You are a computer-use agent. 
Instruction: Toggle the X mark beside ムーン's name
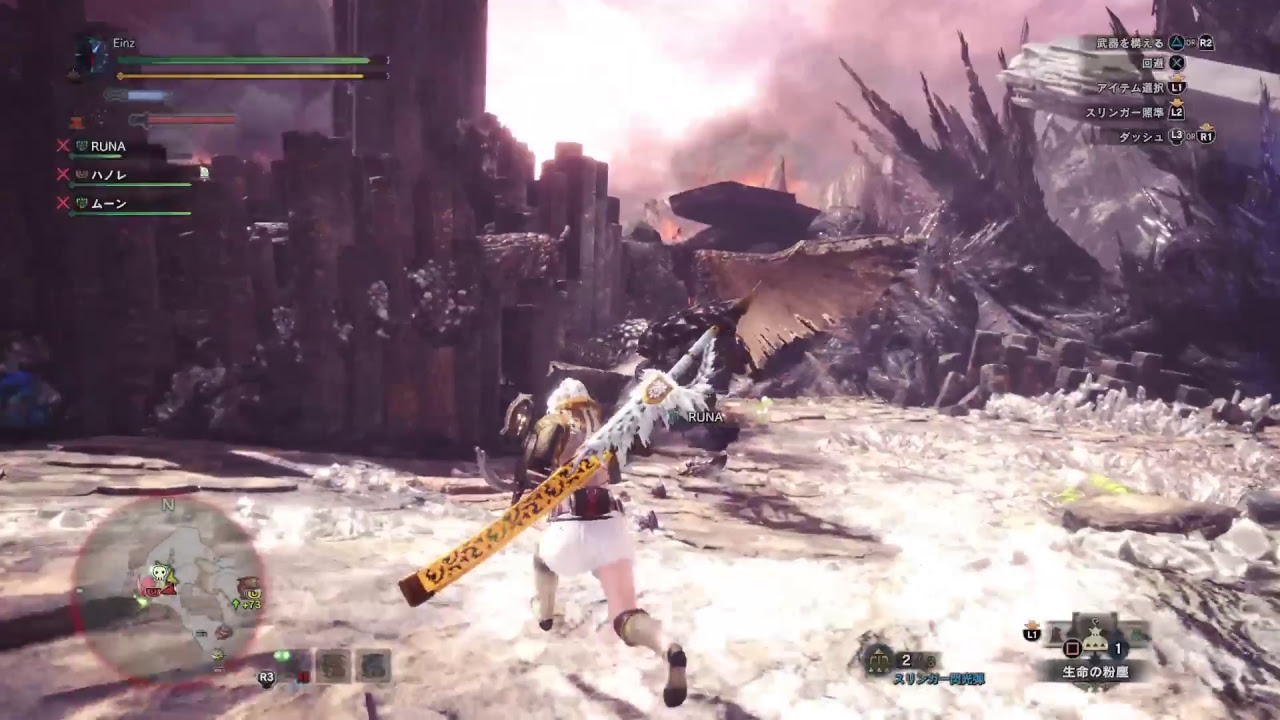pos(63,203)
